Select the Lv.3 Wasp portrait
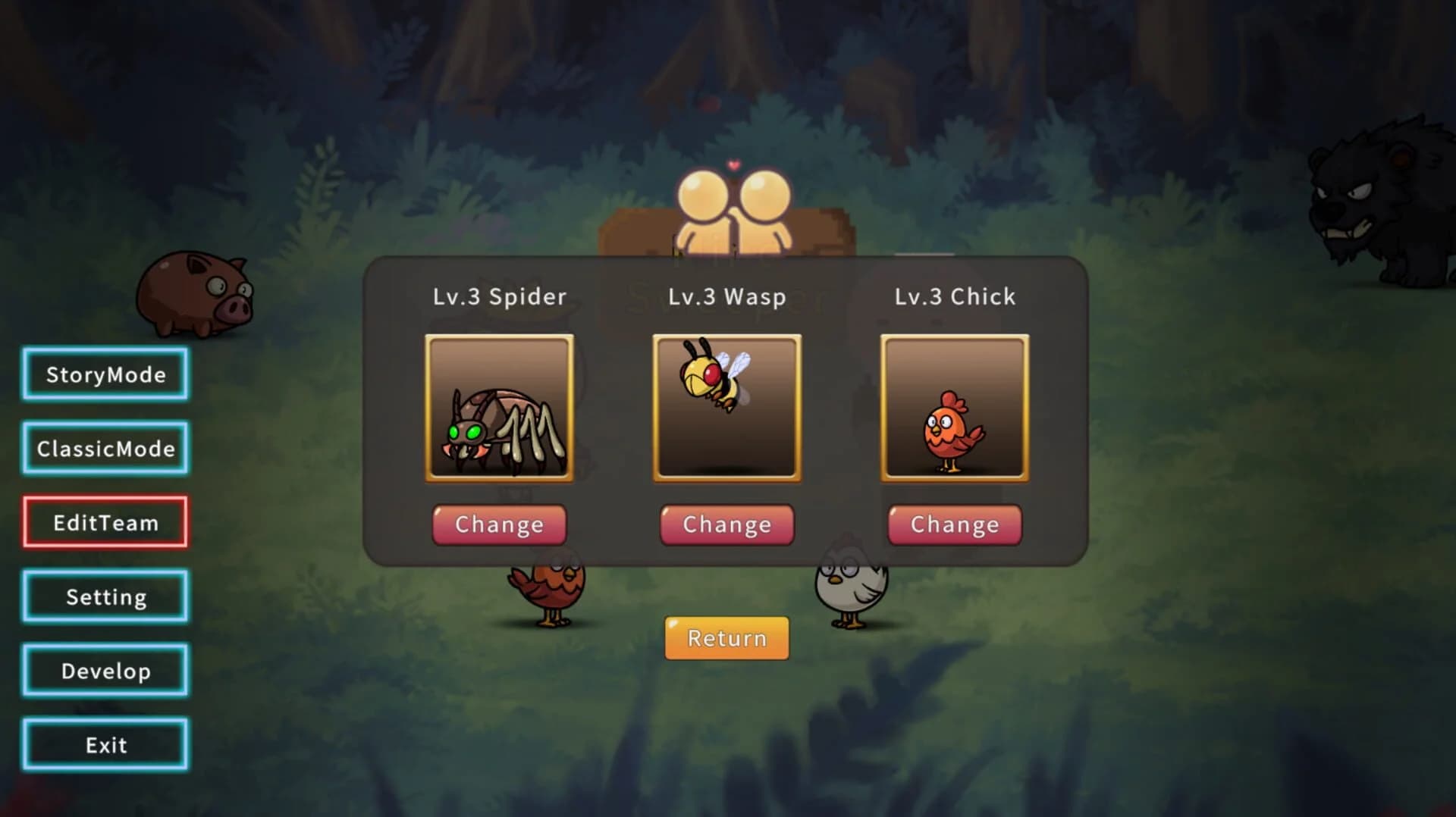This screenshot has height=817, width=1456. [726, 409]
